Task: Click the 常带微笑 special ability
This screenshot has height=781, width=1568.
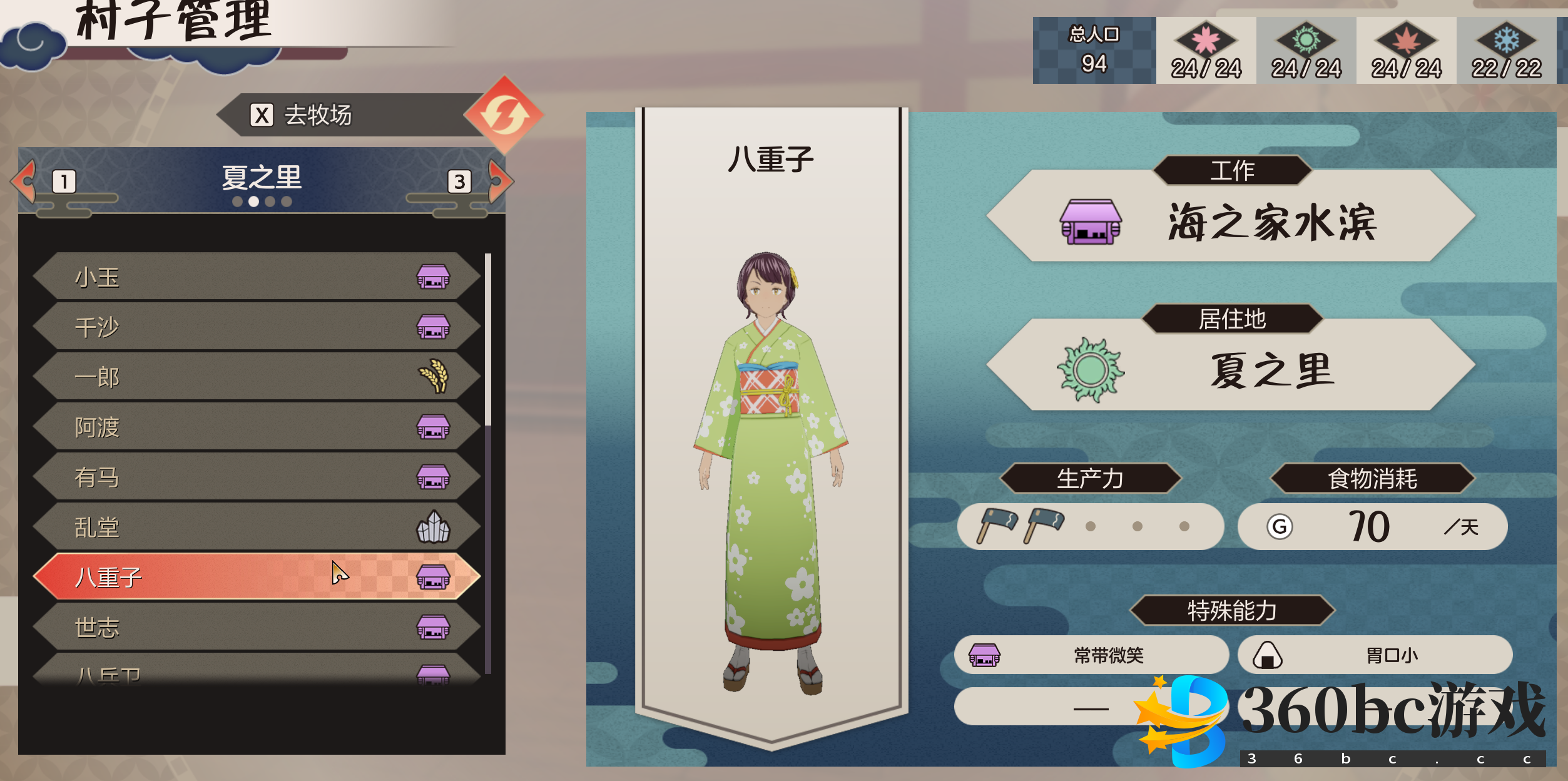Action: point(1091,655)
